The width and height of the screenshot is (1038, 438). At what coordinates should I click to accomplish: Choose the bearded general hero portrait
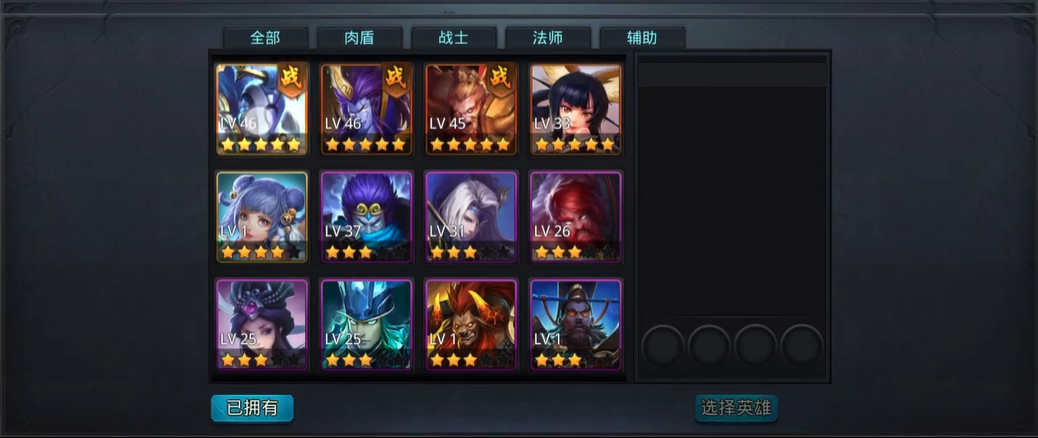(x=575, y=324)
